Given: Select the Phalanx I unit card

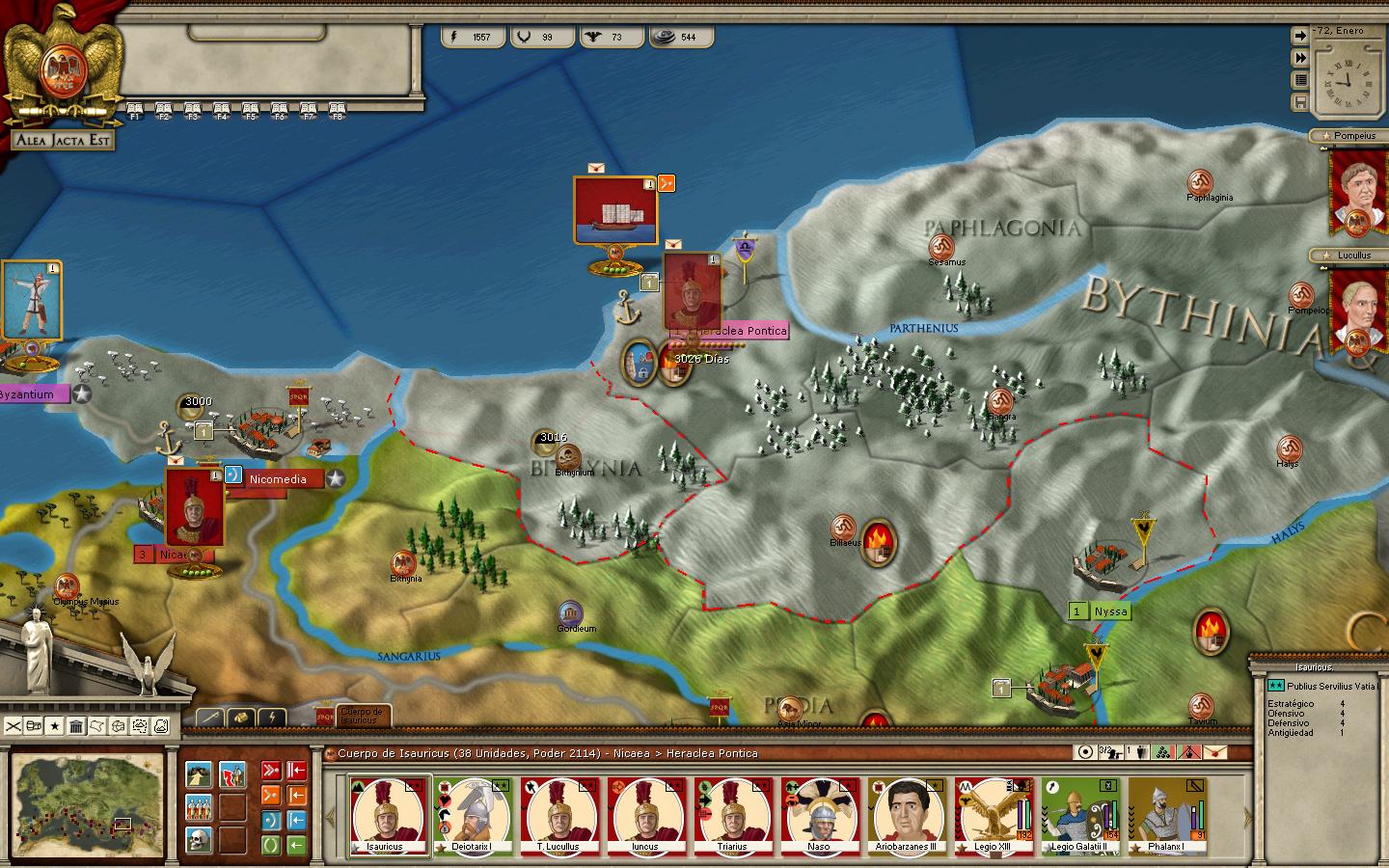Looking at the screenshot, I should [1166, 815].
